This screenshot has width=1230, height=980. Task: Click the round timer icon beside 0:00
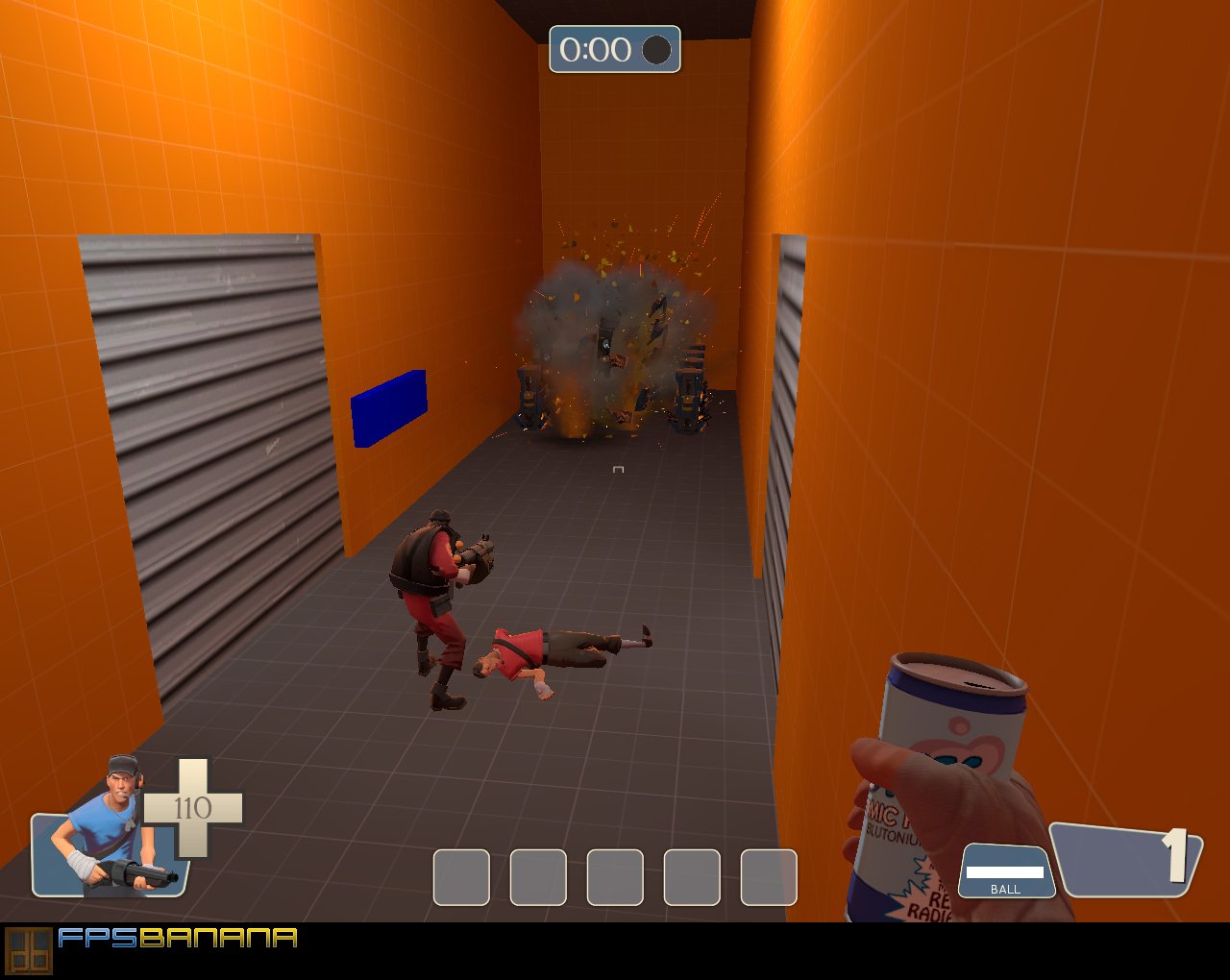coord(657,51)
